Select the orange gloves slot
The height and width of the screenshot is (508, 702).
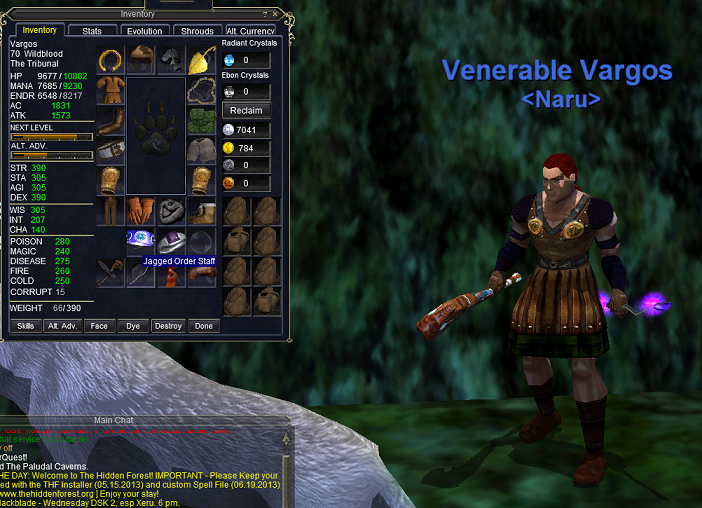click(141, 211)
